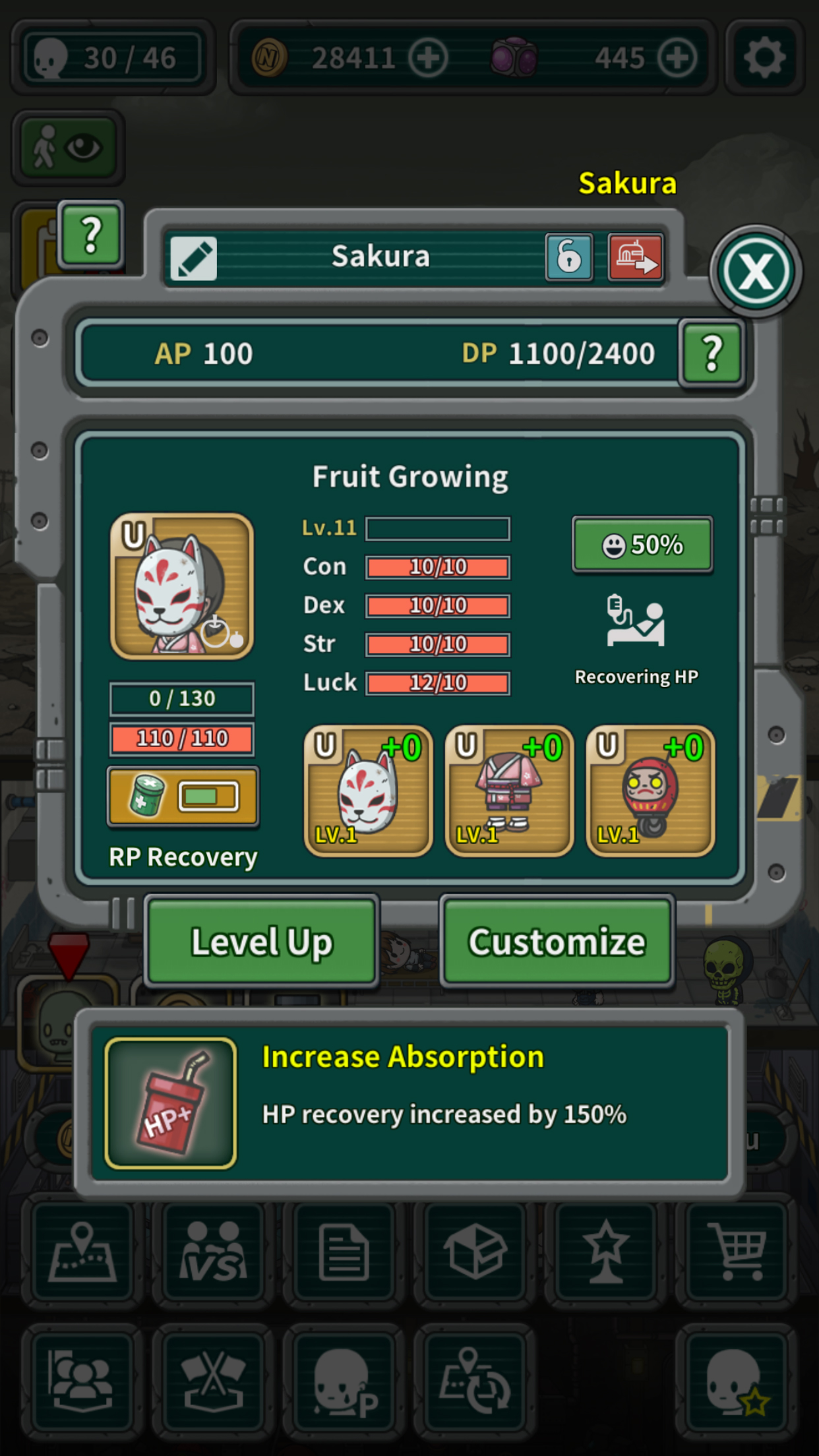The image size is (819, 1456).
Task: Open the Increase Absorption HP+ skill
Action: [x=171, y=1103]
